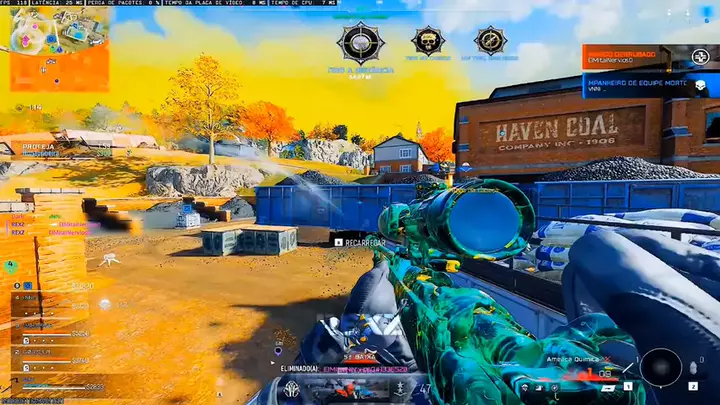The width and height of the screenshot is (720, 405).
Task: Click the round tactical equipment slot
Action: click(660, 367)
